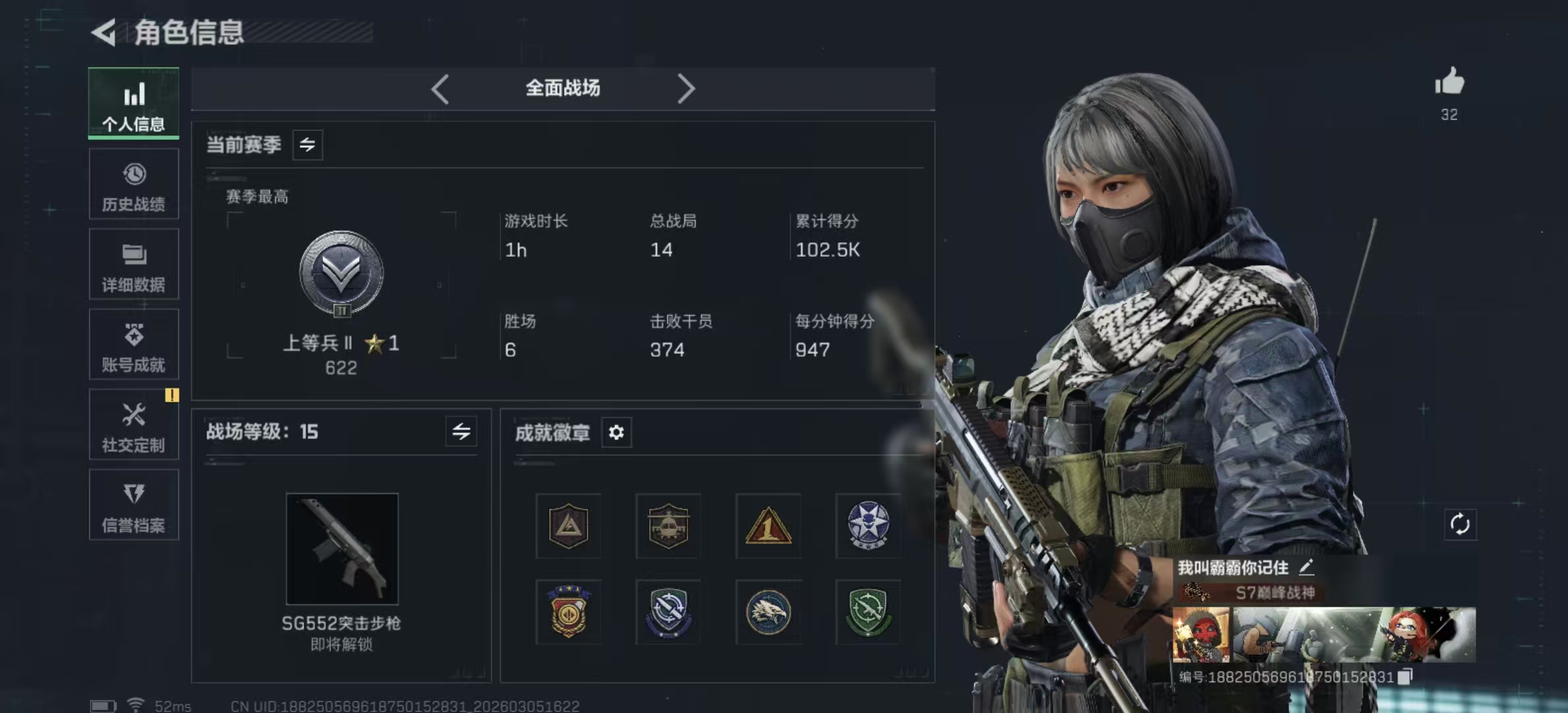This screenshot has width=1568, height=713.
Task: Select the 全面战场 mode title
Action: point(562,88)
